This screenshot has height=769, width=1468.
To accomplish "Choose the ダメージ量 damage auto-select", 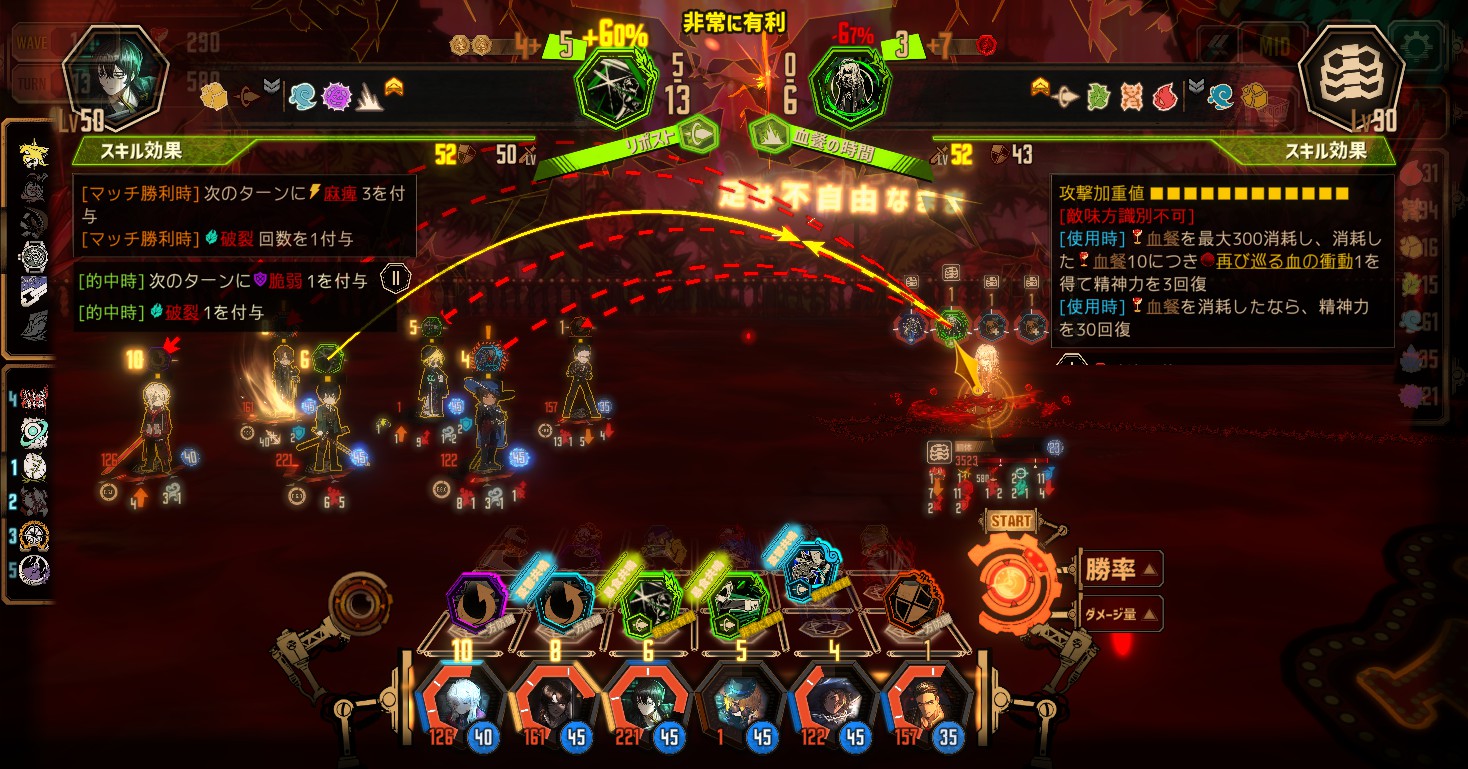I will (1118, 614).
